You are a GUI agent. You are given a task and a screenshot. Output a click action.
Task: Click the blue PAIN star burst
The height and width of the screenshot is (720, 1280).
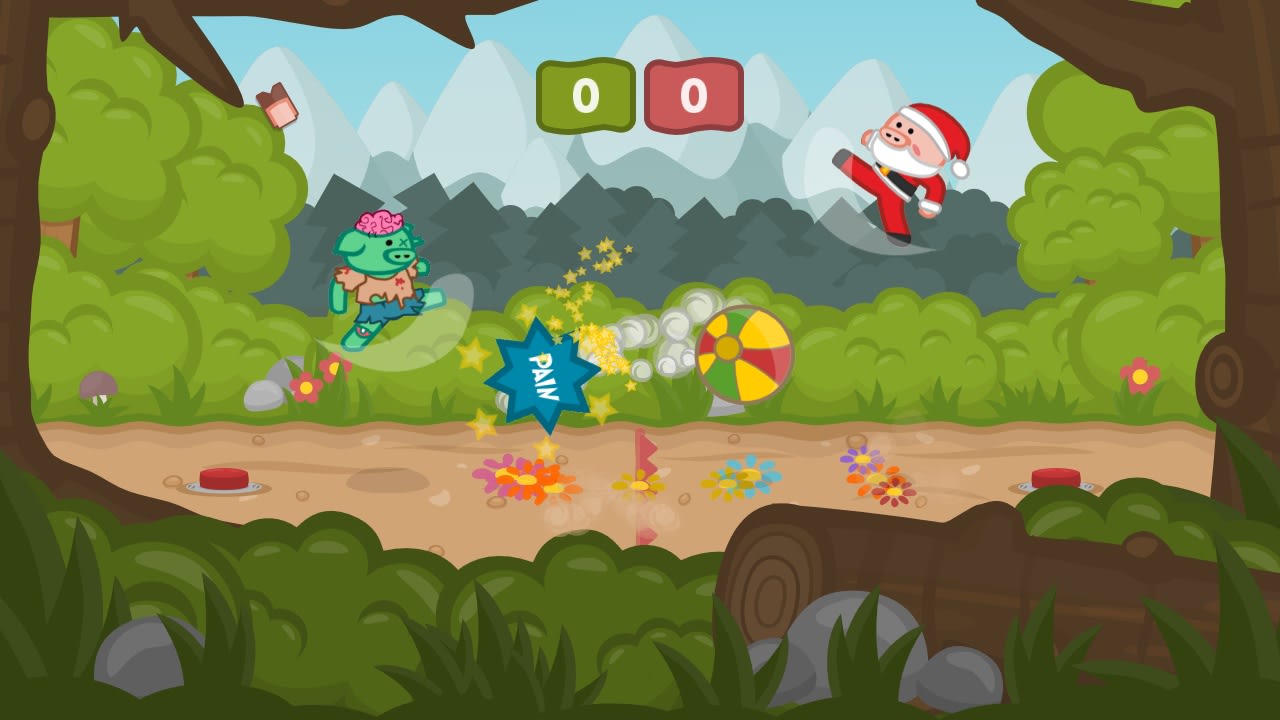pyautogui.click(x=540, y=370)
